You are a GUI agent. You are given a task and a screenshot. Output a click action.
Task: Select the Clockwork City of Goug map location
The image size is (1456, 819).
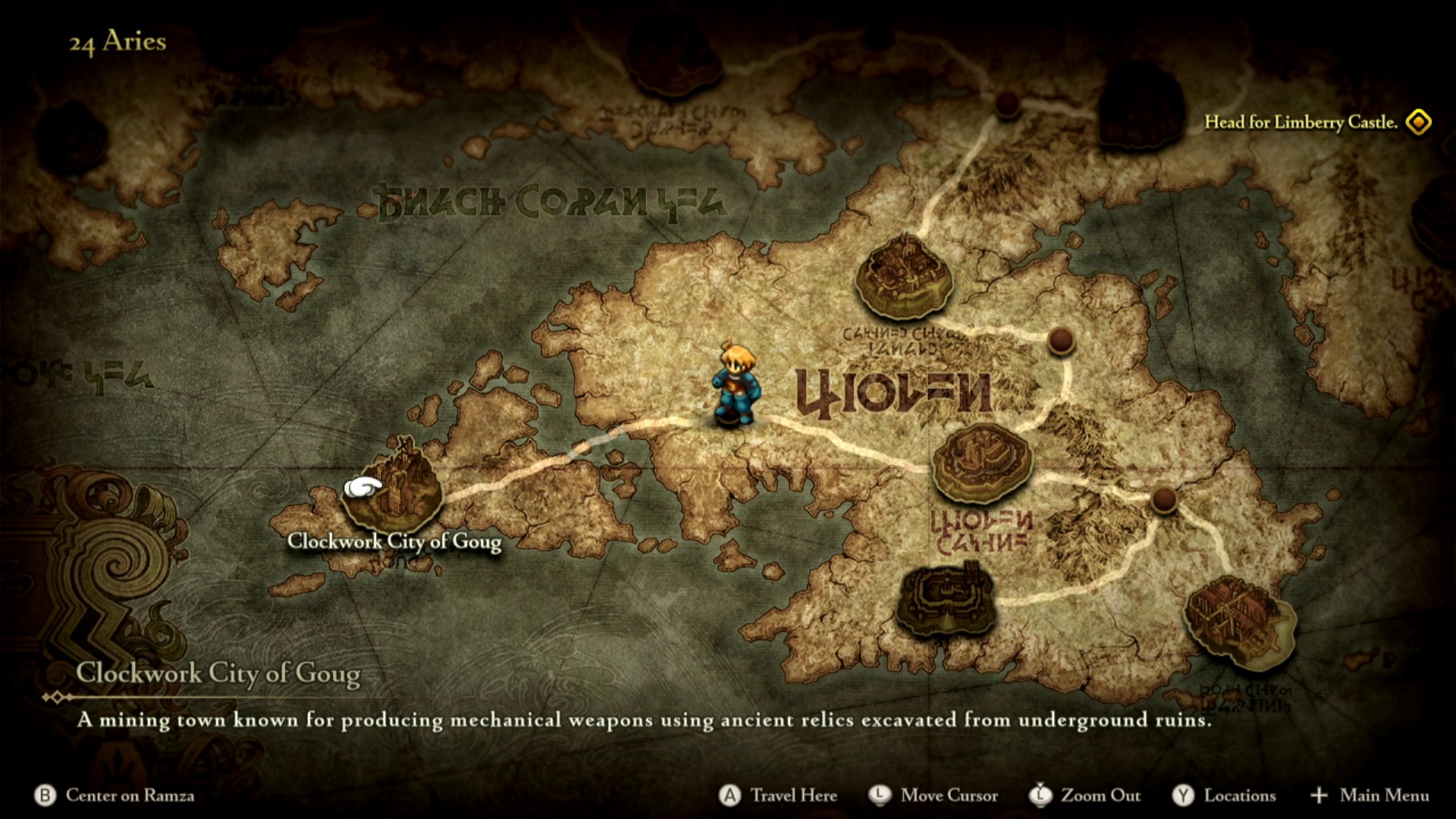393,485
